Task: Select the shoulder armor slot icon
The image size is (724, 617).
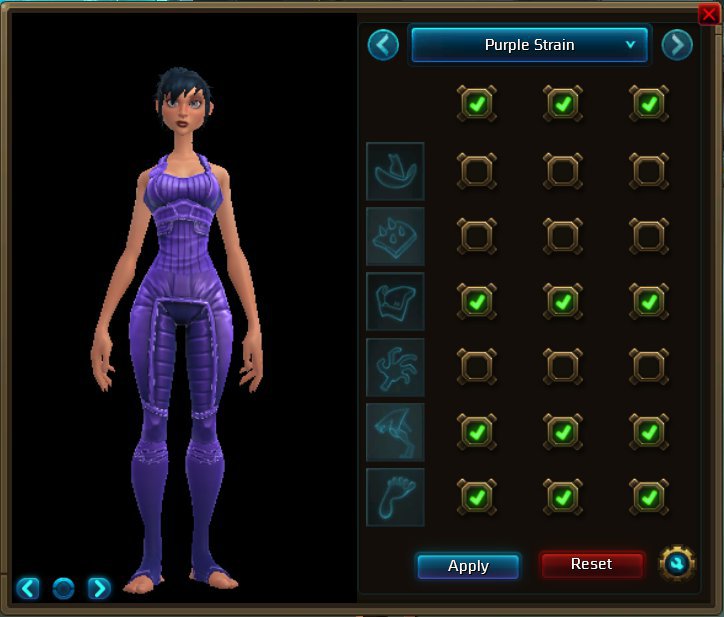Action: pos(395,236)
